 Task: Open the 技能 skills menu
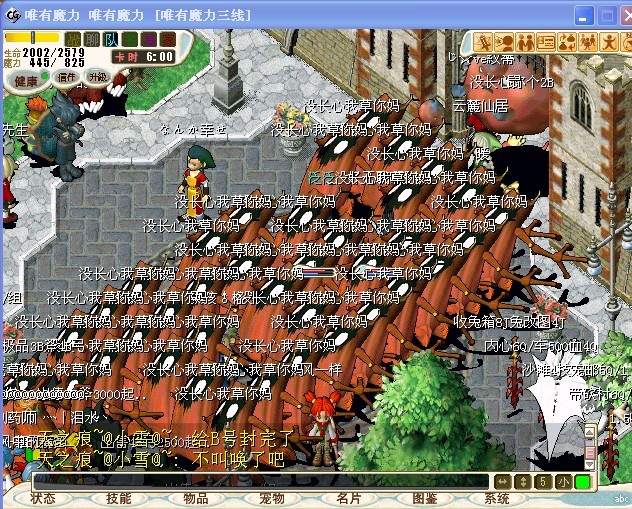pyautogui.click(x=119, y=498)
